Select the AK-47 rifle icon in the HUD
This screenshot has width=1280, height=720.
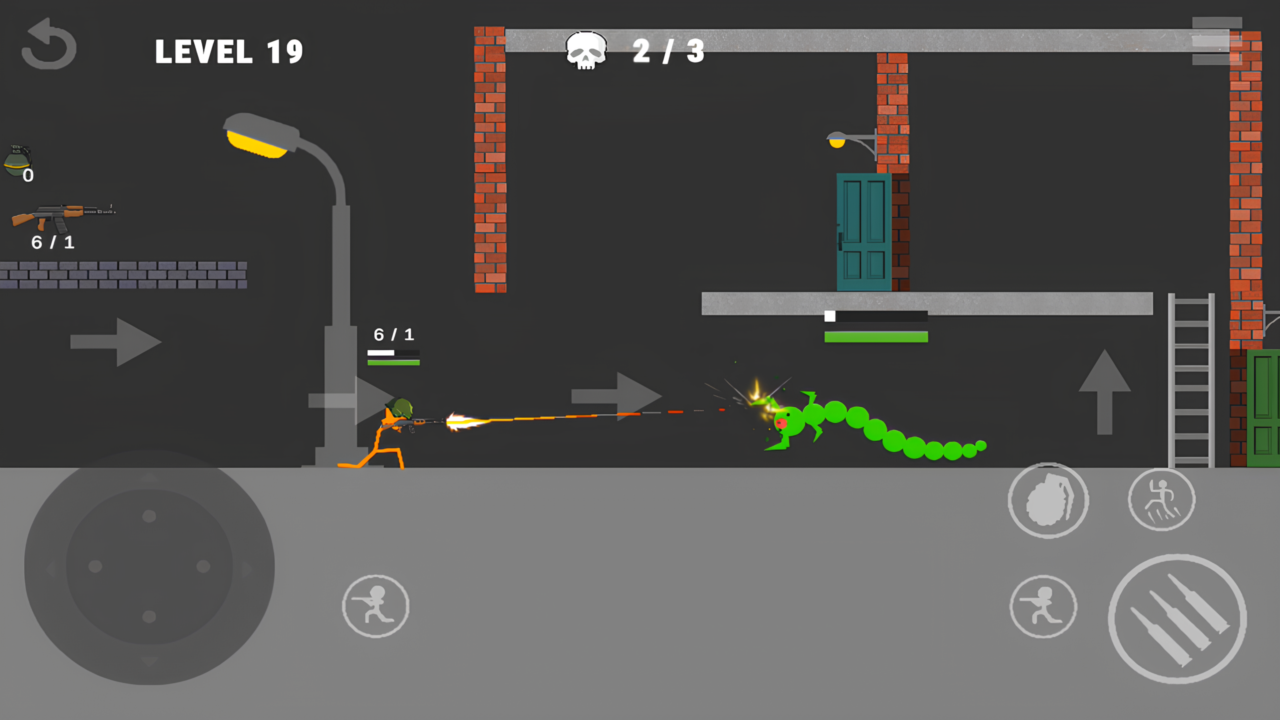pyautogui.click(x=62, y=214)
